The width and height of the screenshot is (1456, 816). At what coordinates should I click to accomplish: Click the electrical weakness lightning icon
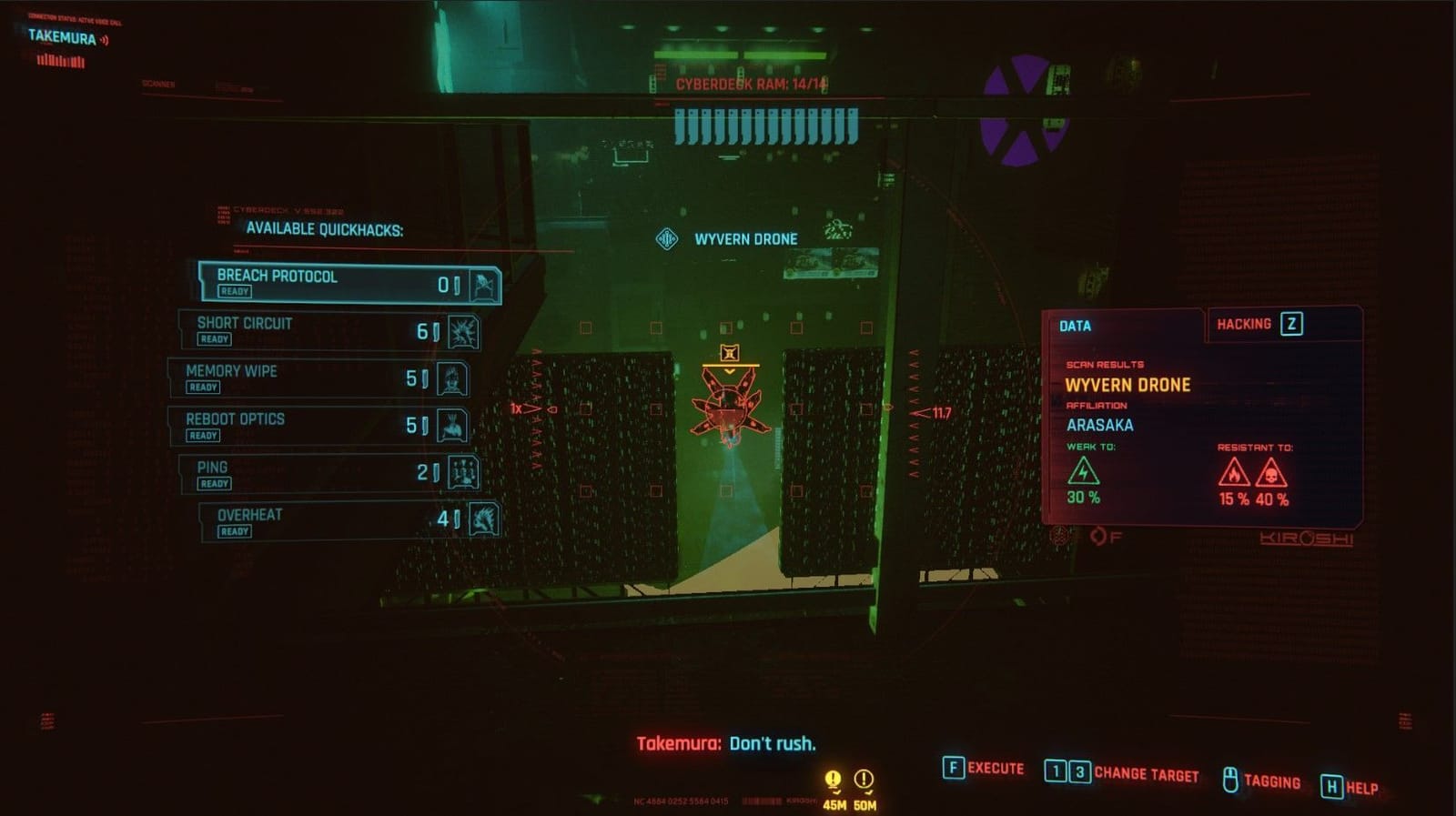[1084, 470]
